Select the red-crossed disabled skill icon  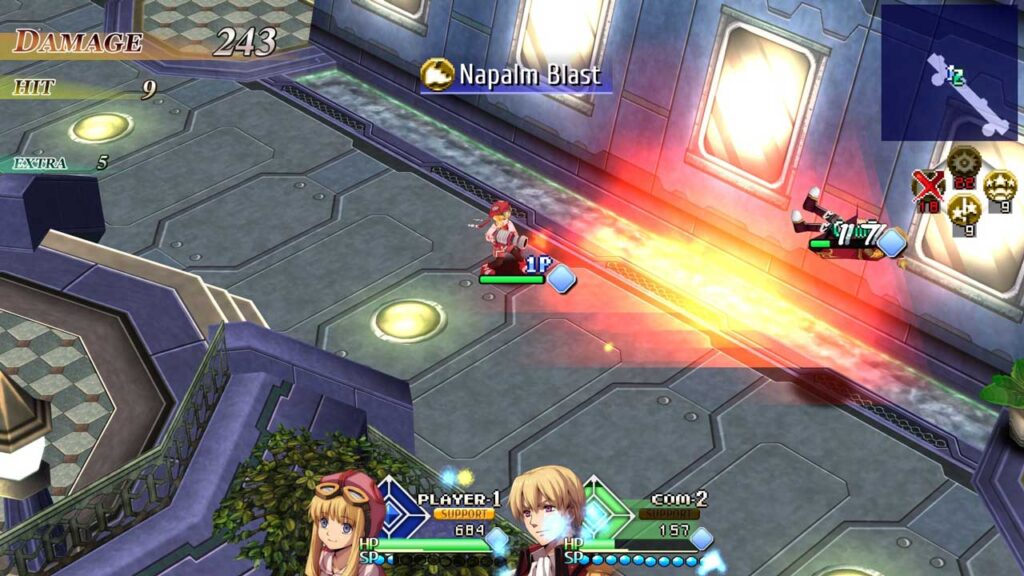(x=929, y=187)
